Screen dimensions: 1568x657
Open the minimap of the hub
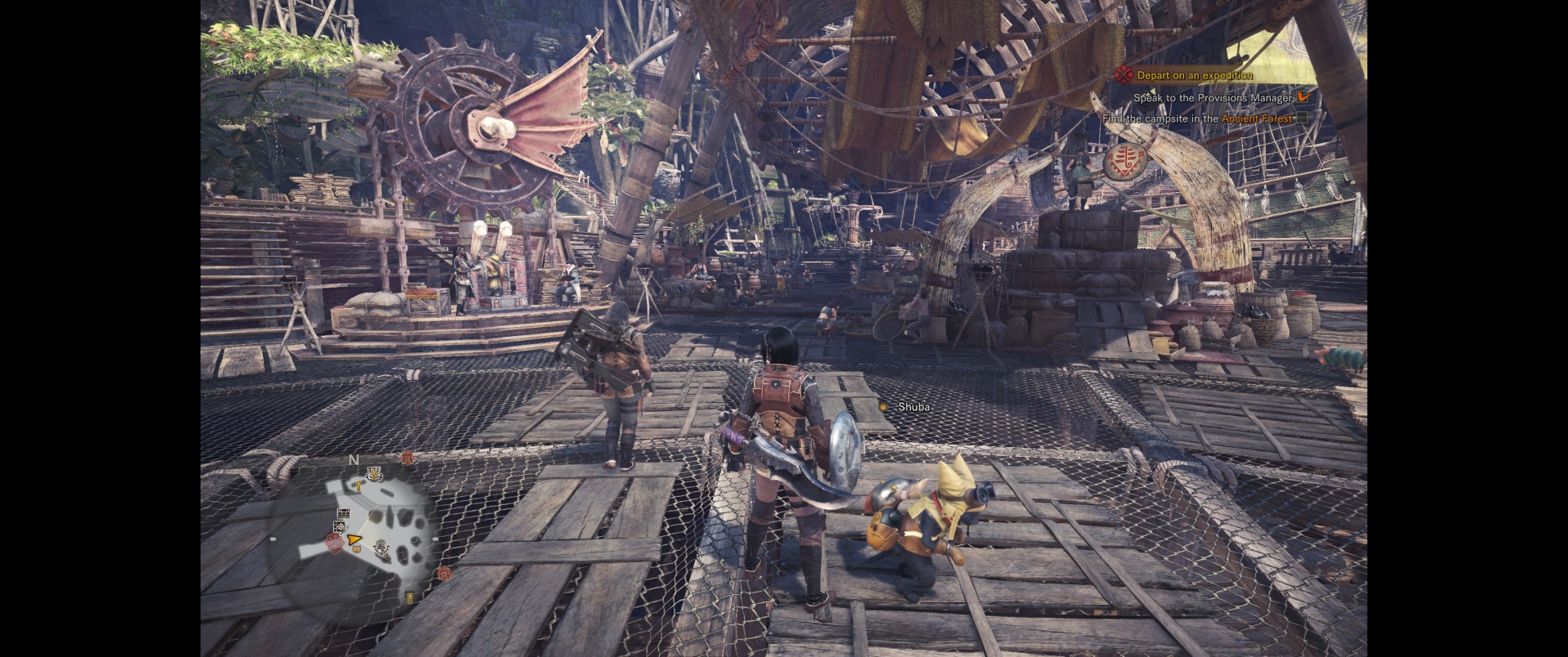[359, 530]
